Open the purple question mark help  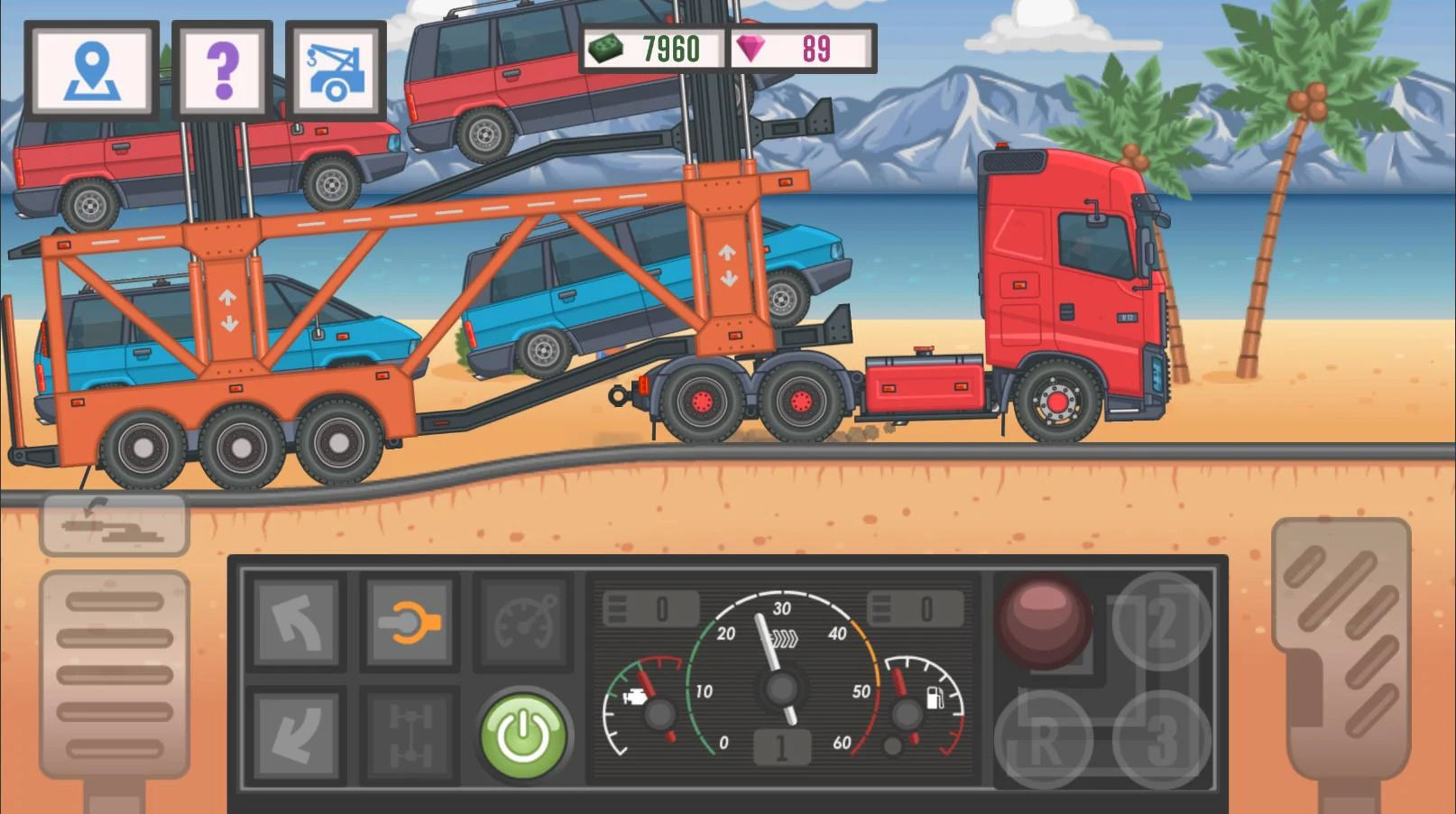[222, 70]
